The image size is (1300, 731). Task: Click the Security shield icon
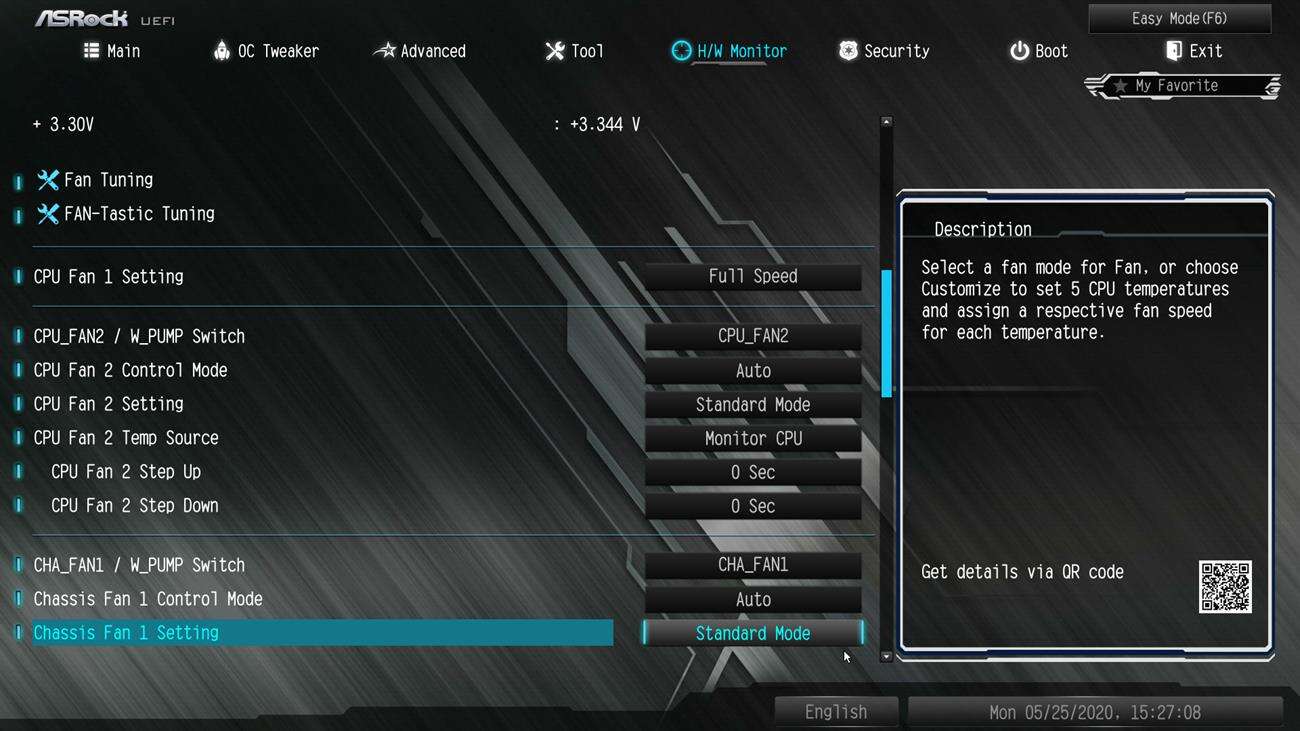[x=847, y=50]
